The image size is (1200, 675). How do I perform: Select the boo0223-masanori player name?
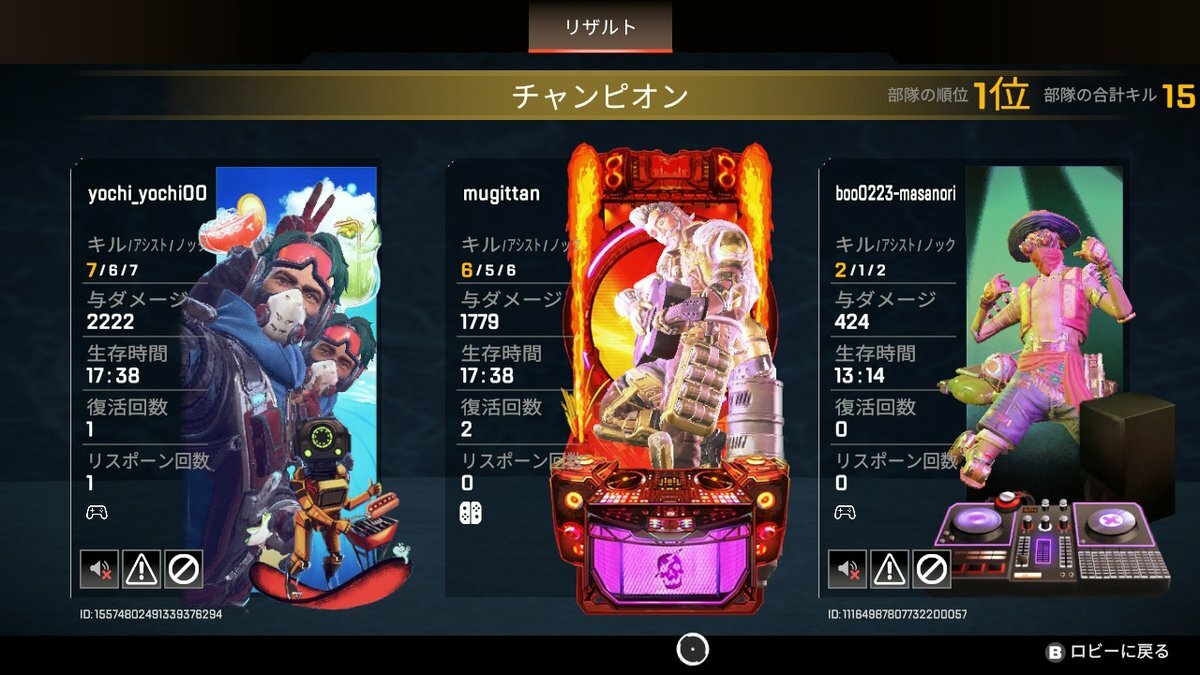895,194
